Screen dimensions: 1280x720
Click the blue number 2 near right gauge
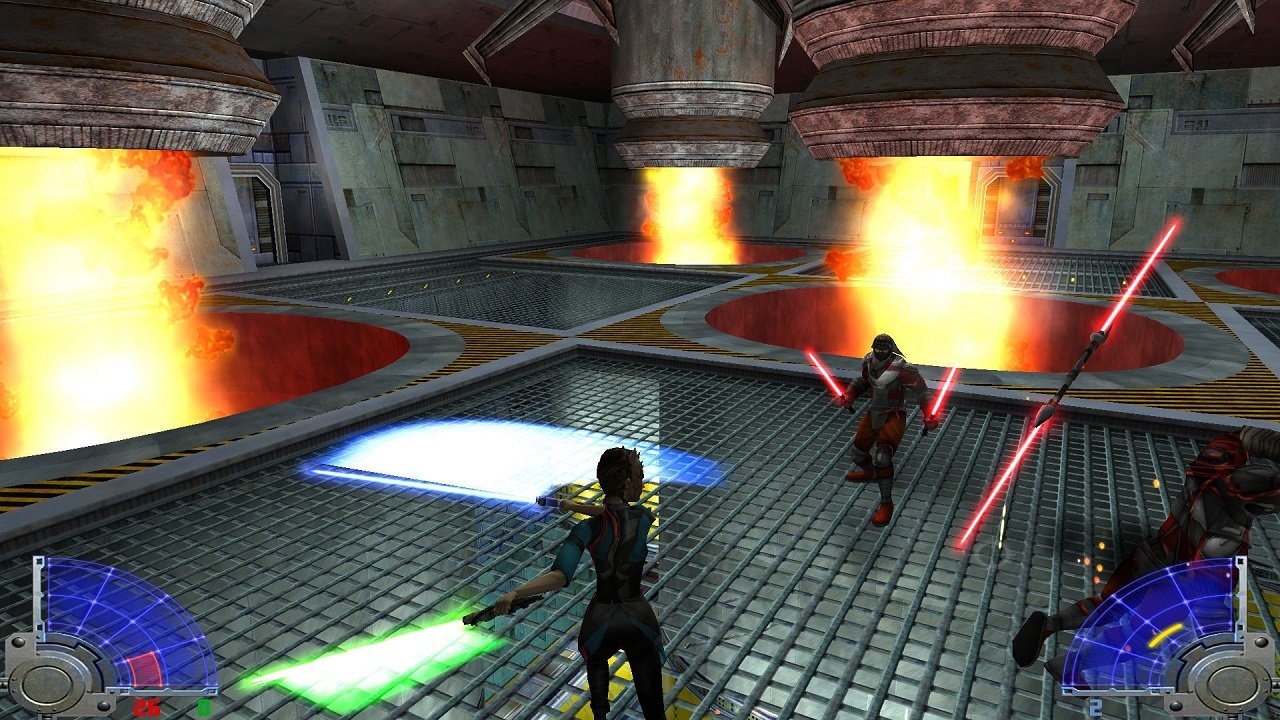pos(1095,705)
